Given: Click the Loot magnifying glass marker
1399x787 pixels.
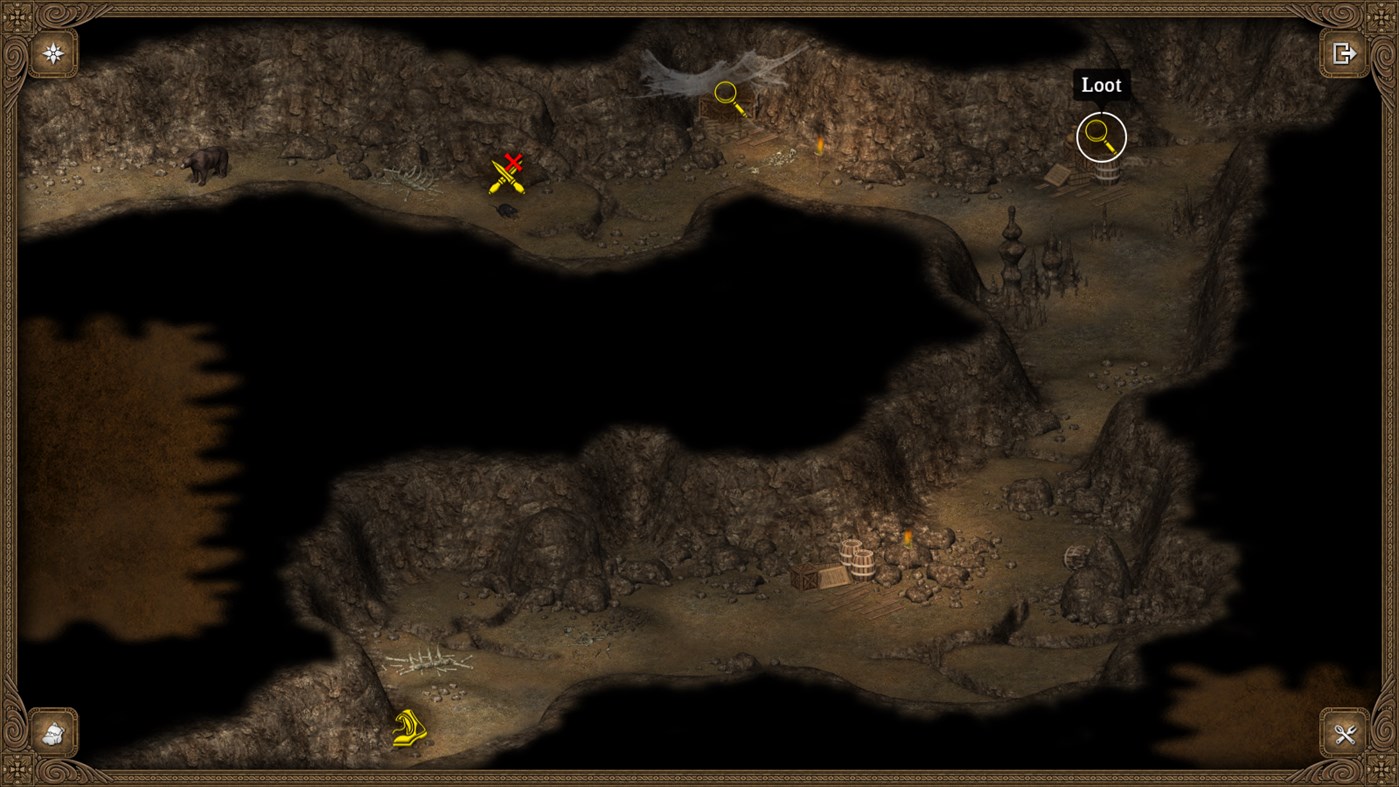Looking at the screenshot, I should pyautogui.click(x=1100, y=136).
